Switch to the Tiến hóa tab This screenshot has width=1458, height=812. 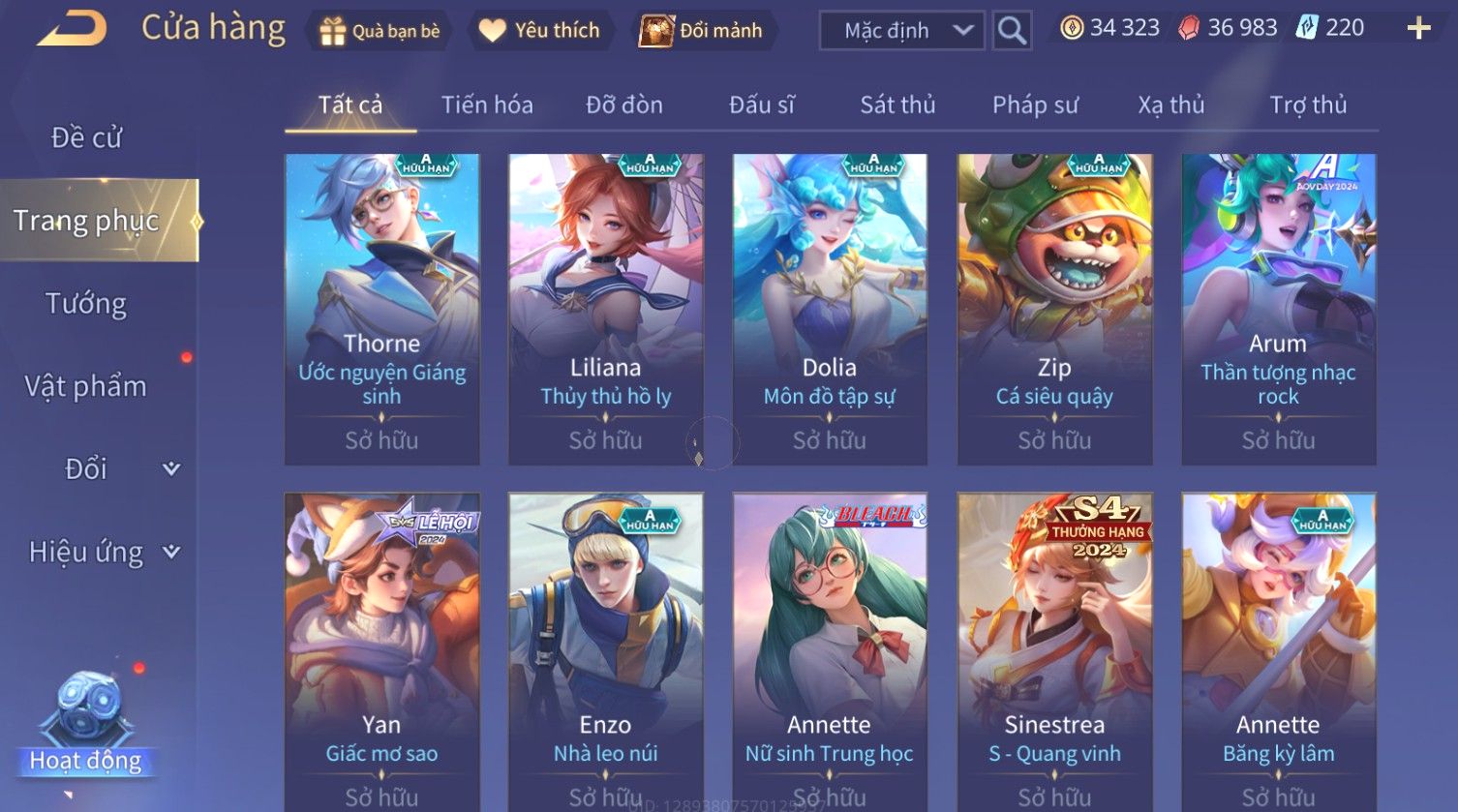pyautogui.click(x=487, y=105)
